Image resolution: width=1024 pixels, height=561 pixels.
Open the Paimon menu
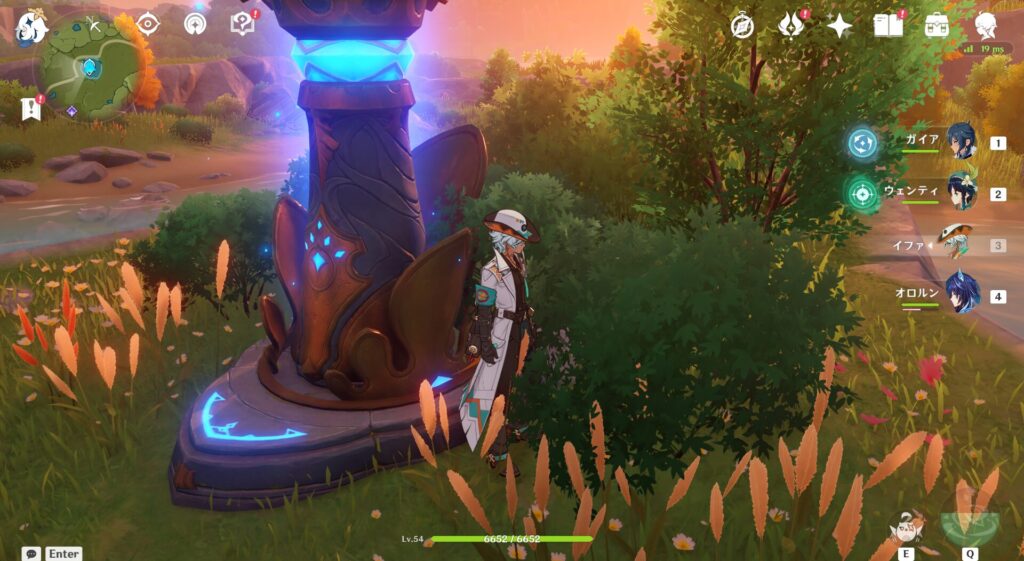coord(29,24)
